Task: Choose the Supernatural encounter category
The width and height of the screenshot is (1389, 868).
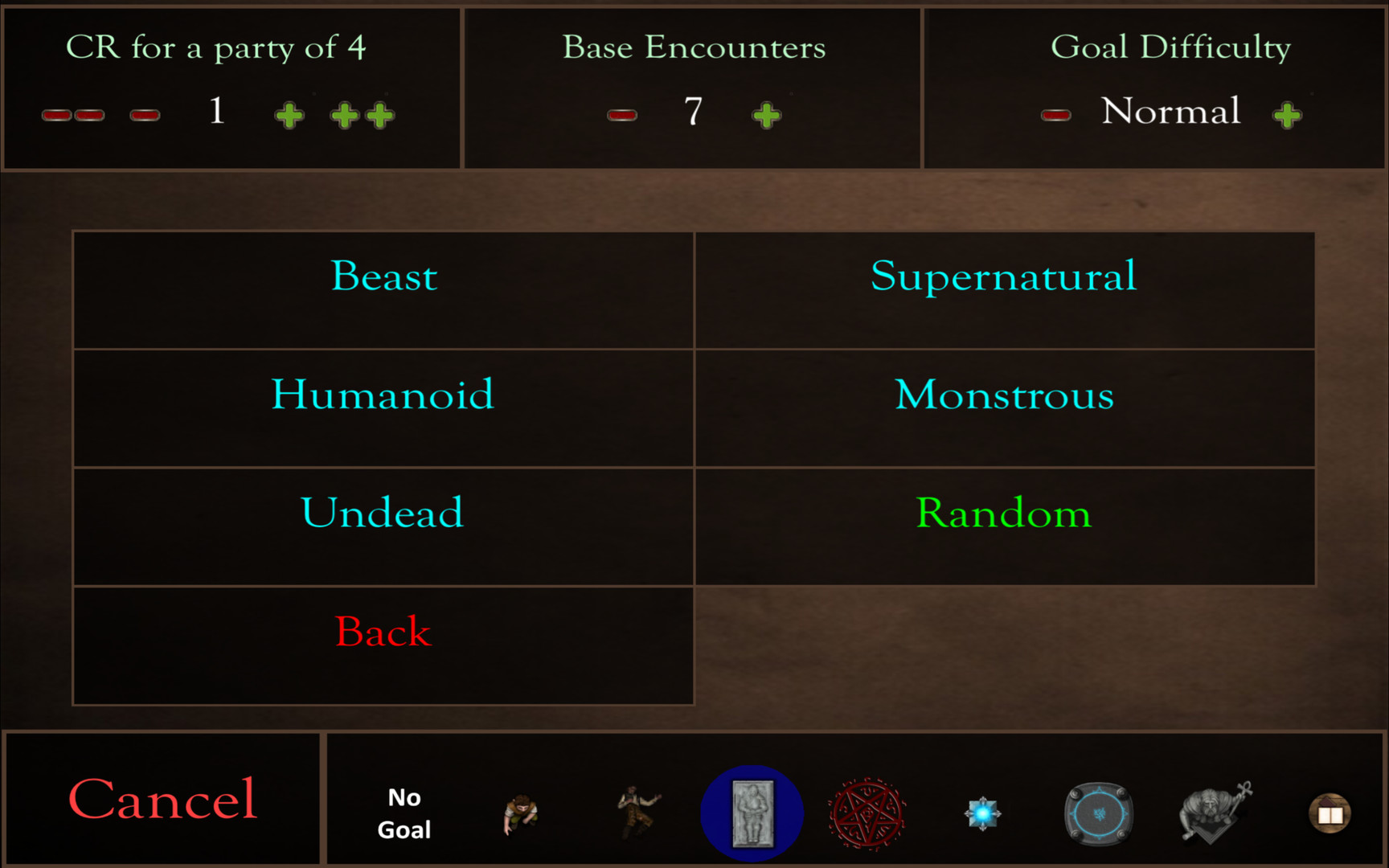Action: [x=1002, y=277]
